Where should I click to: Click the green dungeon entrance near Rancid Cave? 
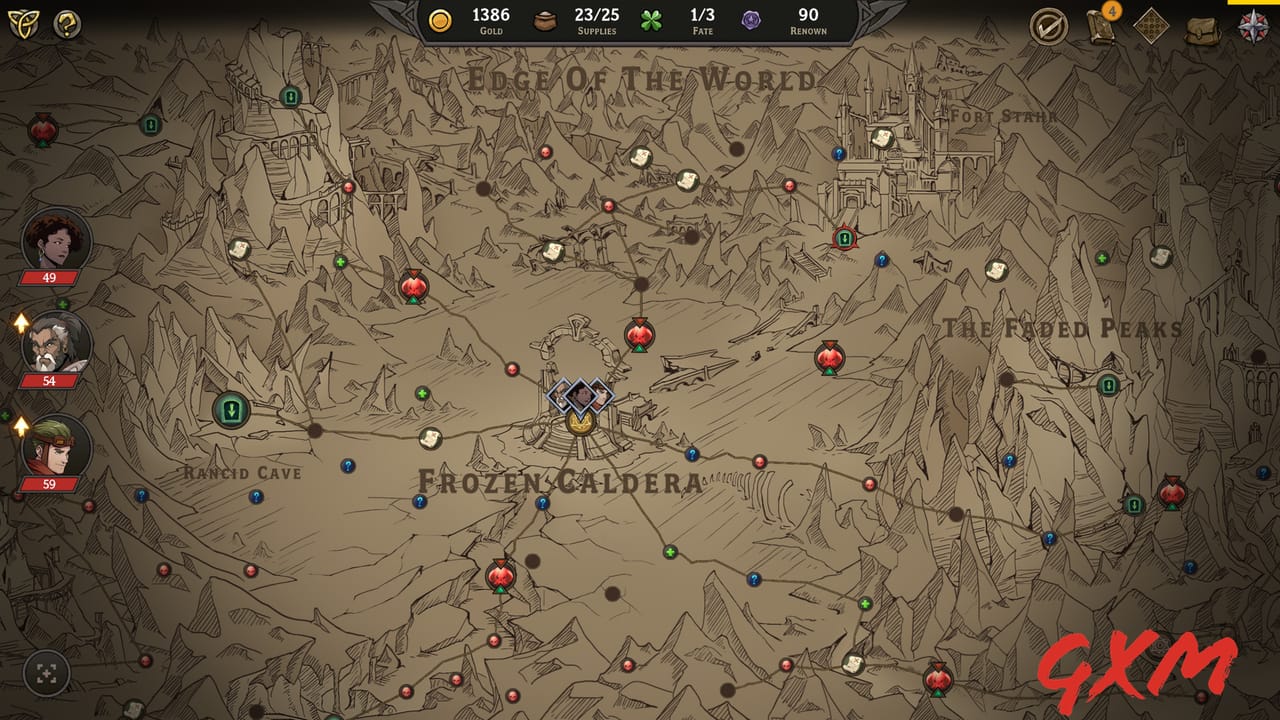point(229,410)
